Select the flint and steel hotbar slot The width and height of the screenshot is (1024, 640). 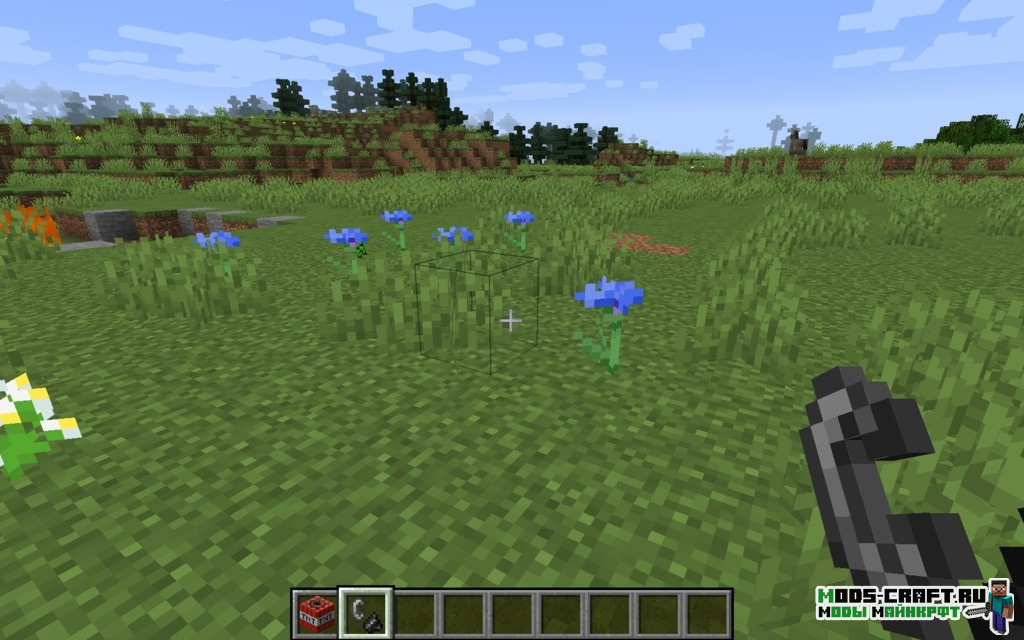point(365,613)
